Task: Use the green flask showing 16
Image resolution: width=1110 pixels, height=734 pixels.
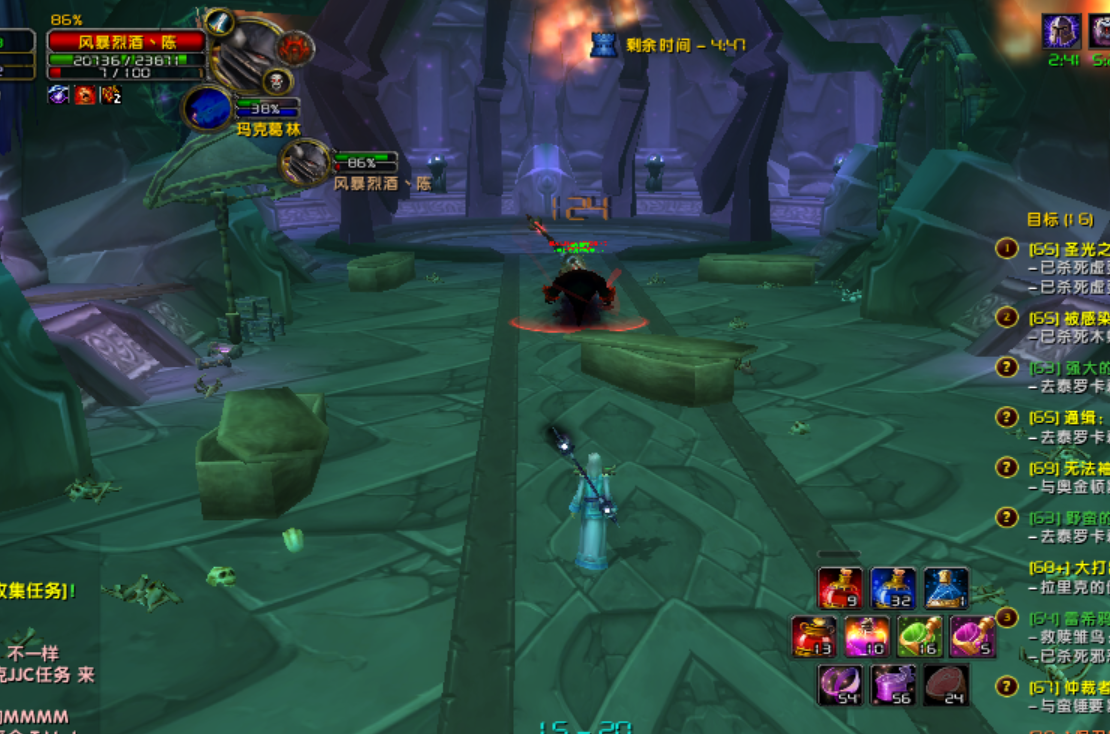Action: (x=919, y=637)
